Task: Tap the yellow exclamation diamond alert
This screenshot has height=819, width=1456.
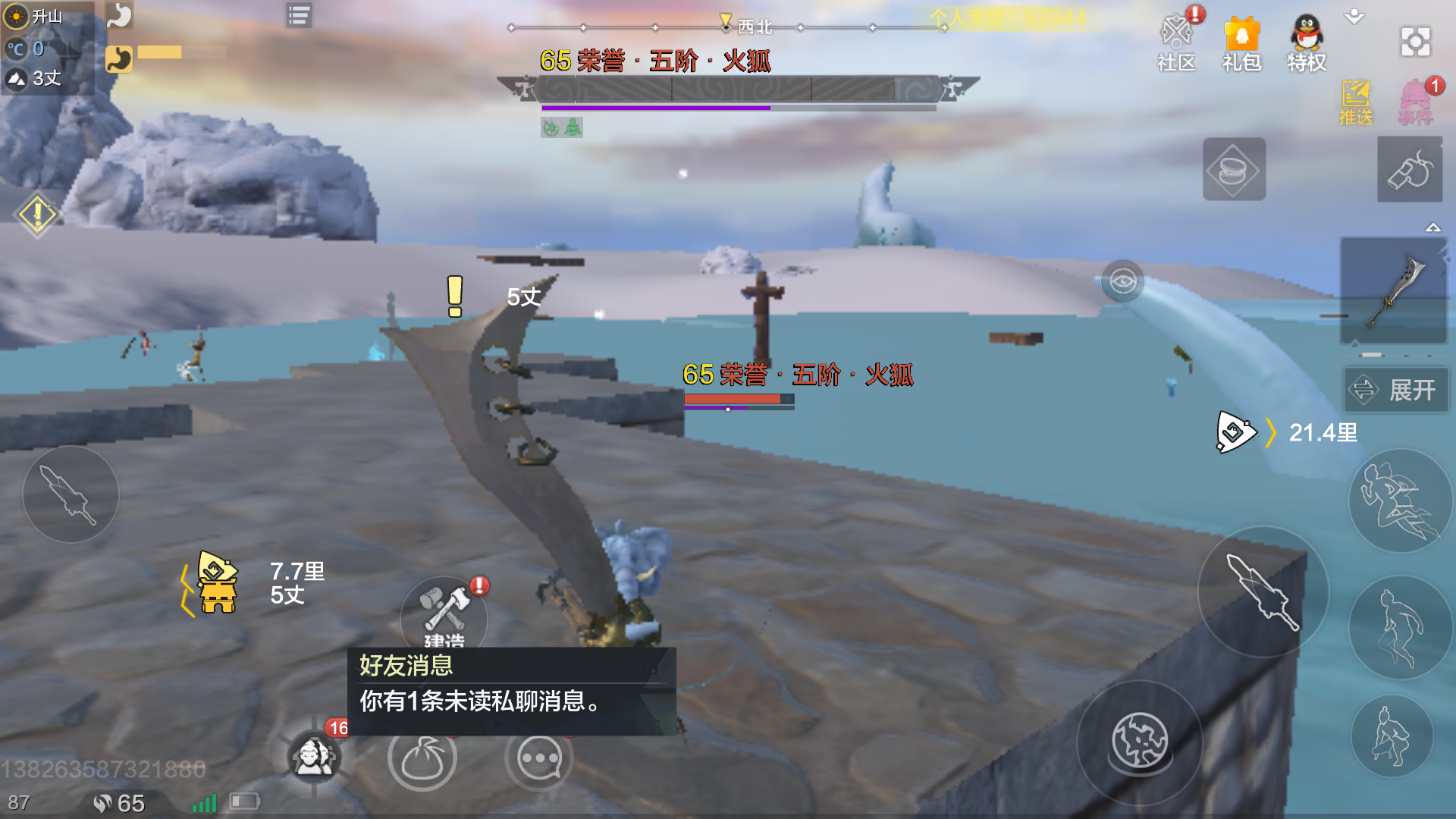Action: click(x=36, y=215)
